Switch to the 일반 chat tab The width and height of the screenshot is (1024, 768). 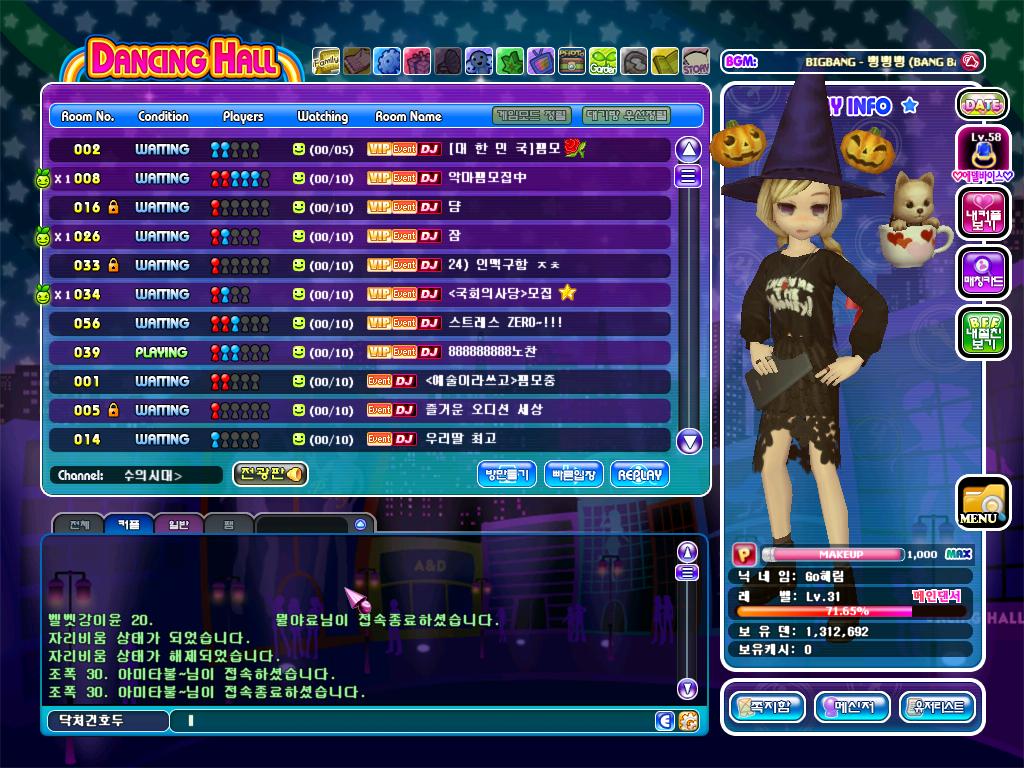178,524
